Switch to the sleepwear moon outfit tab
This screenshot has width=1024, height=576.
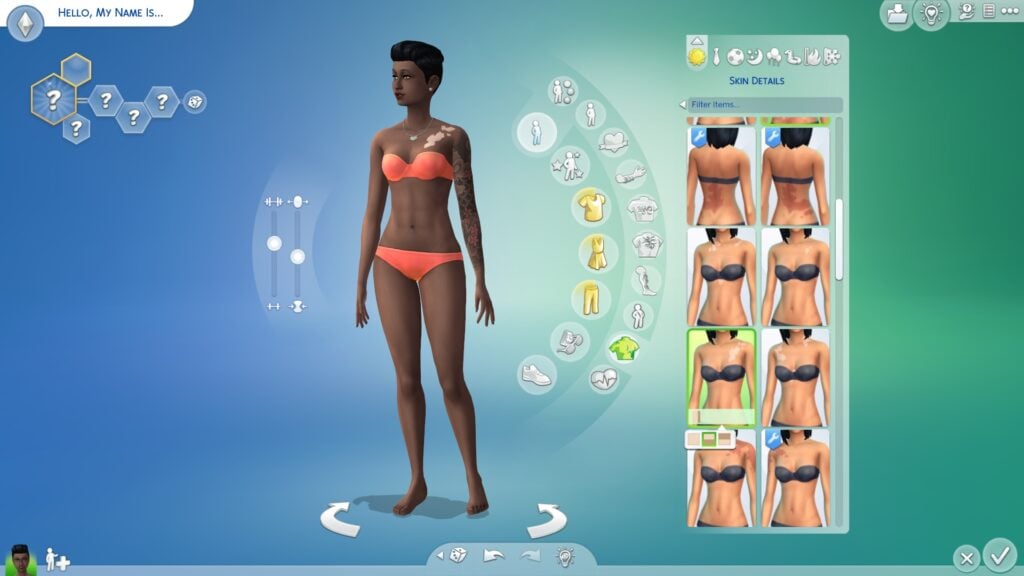coord(754,57)
